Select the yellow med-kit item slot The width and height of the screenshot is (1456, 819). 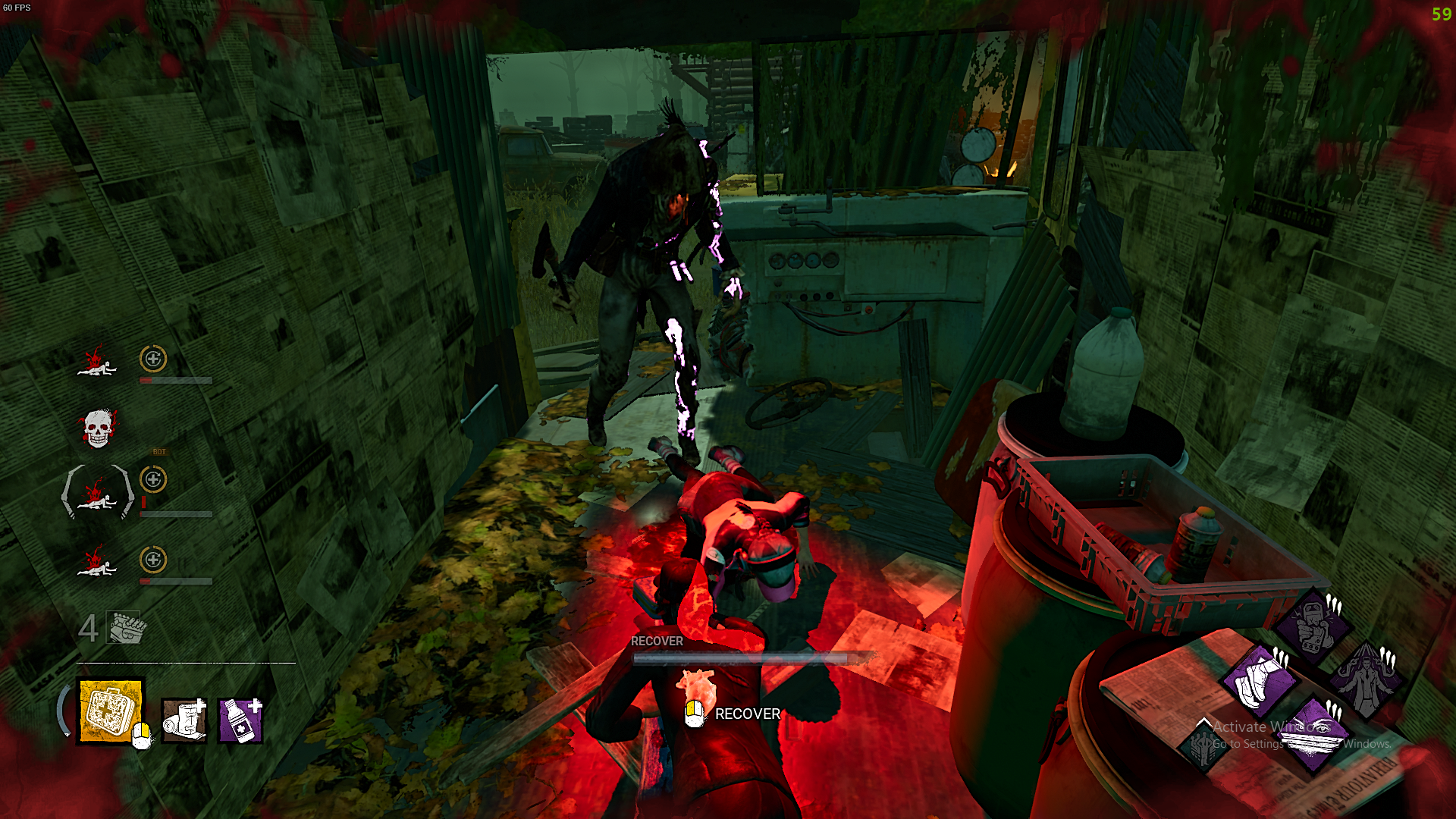coord(111,711)
